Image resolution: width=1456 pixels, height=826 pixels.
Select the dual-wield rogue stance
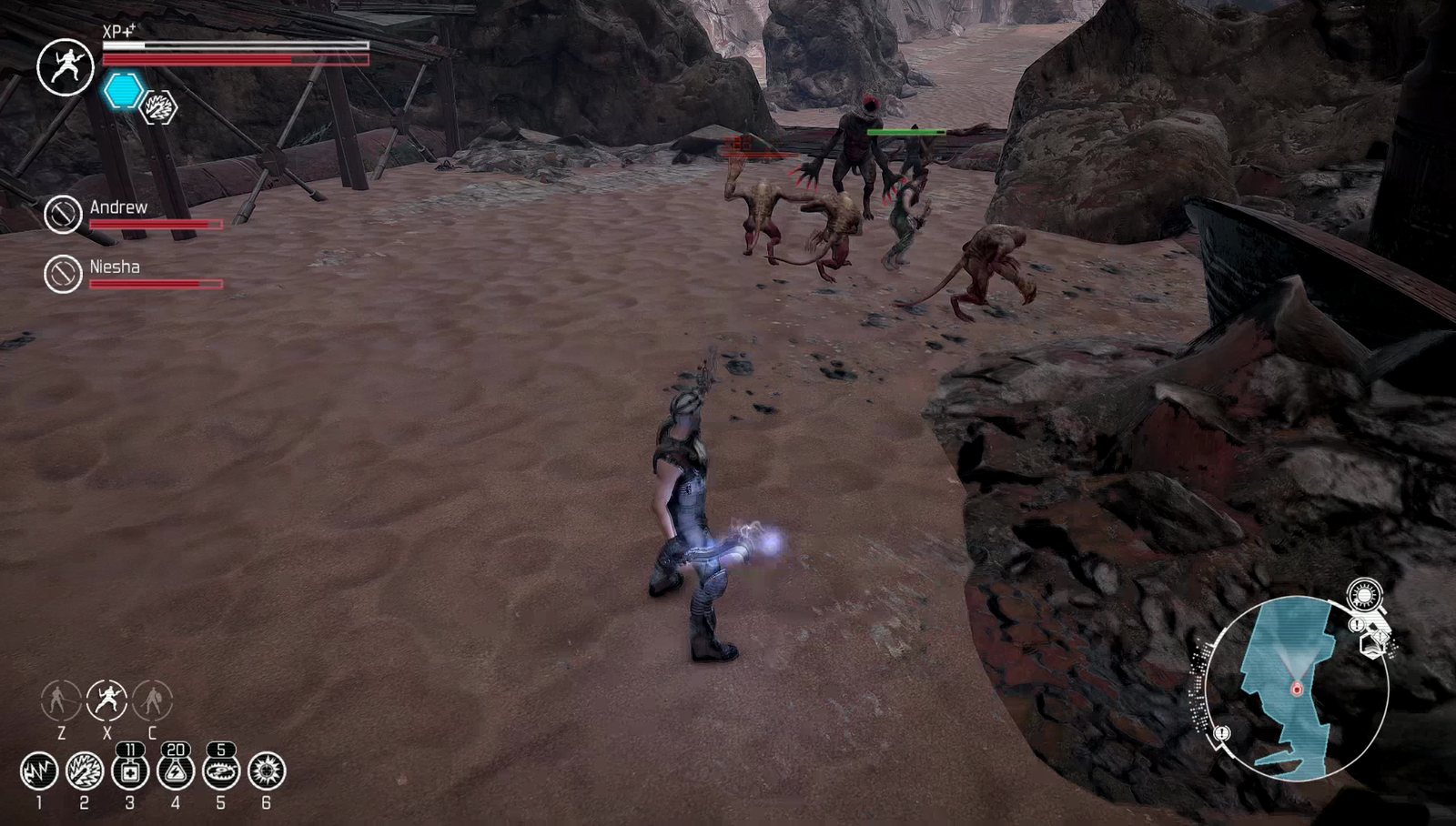pos(106,700)
